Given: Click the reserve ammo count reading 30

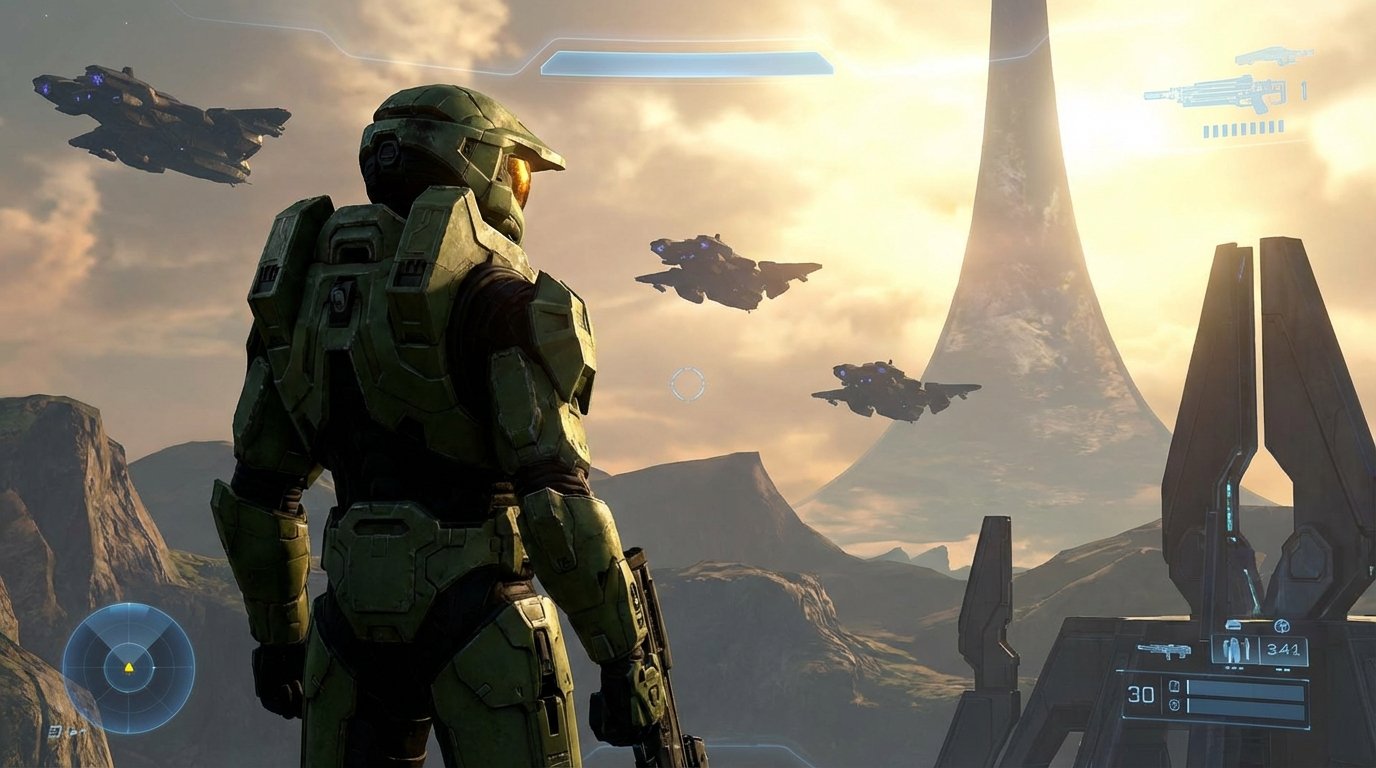Looking at the screenshot, I should (x=1140, y=693).
